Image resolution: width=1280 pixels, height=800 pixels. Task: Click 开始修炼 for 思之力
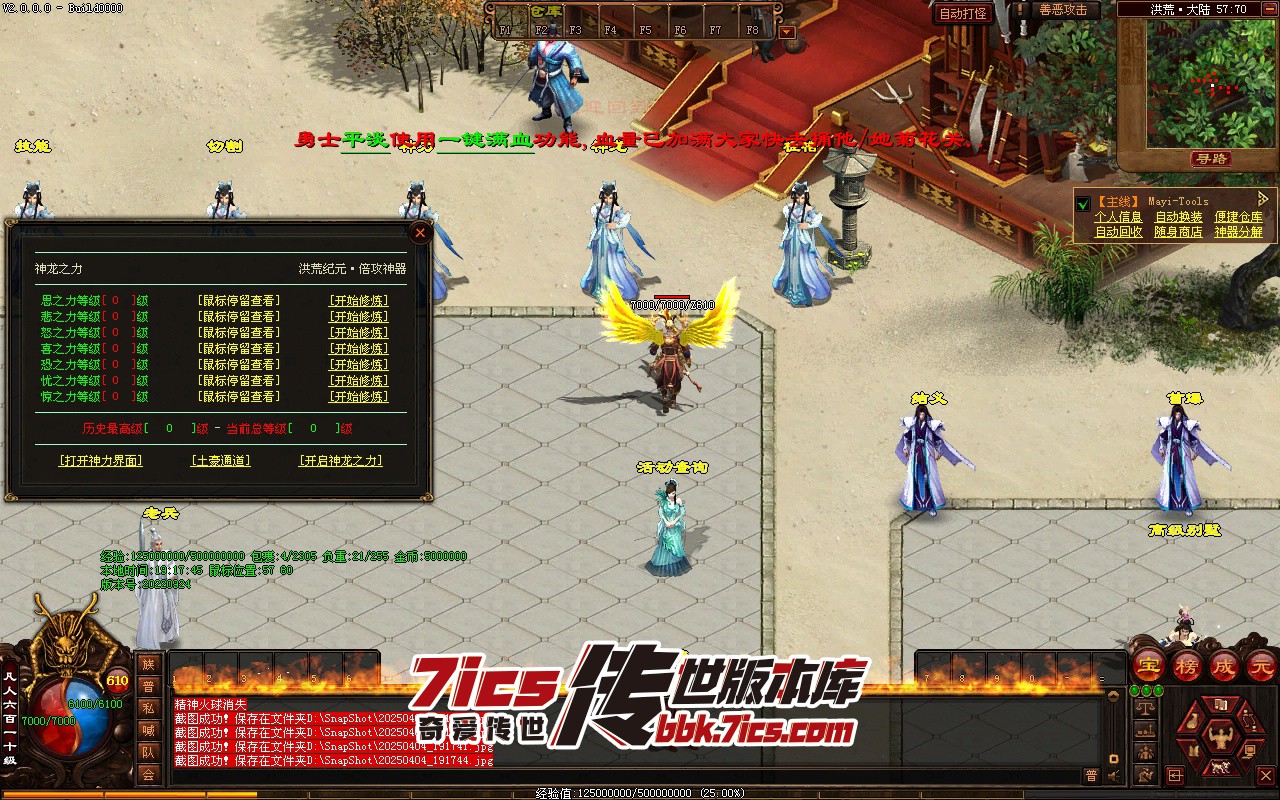[x=358, y=301]
